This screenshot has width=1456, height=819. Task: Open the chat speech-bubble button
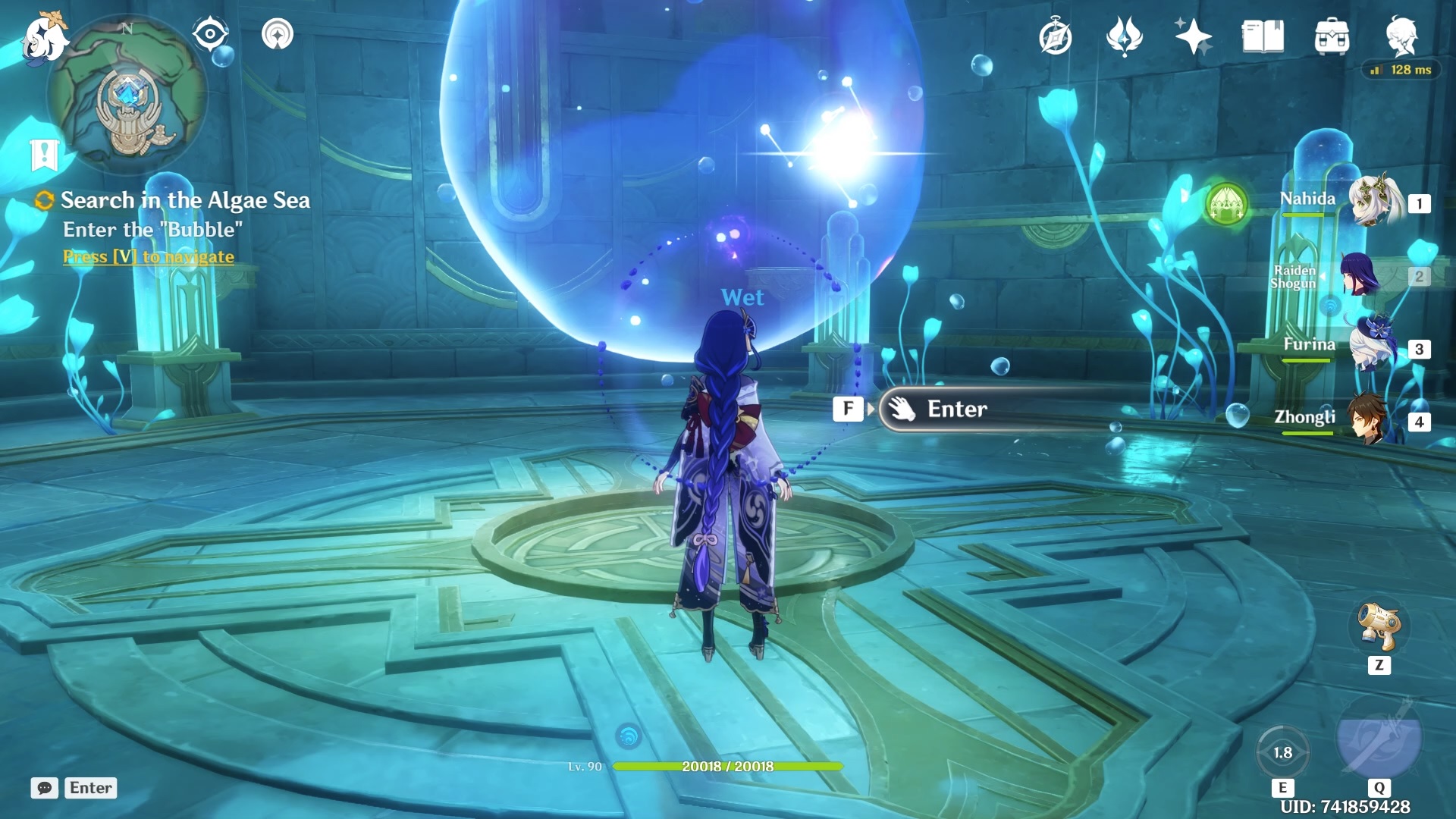coord(45,788)
